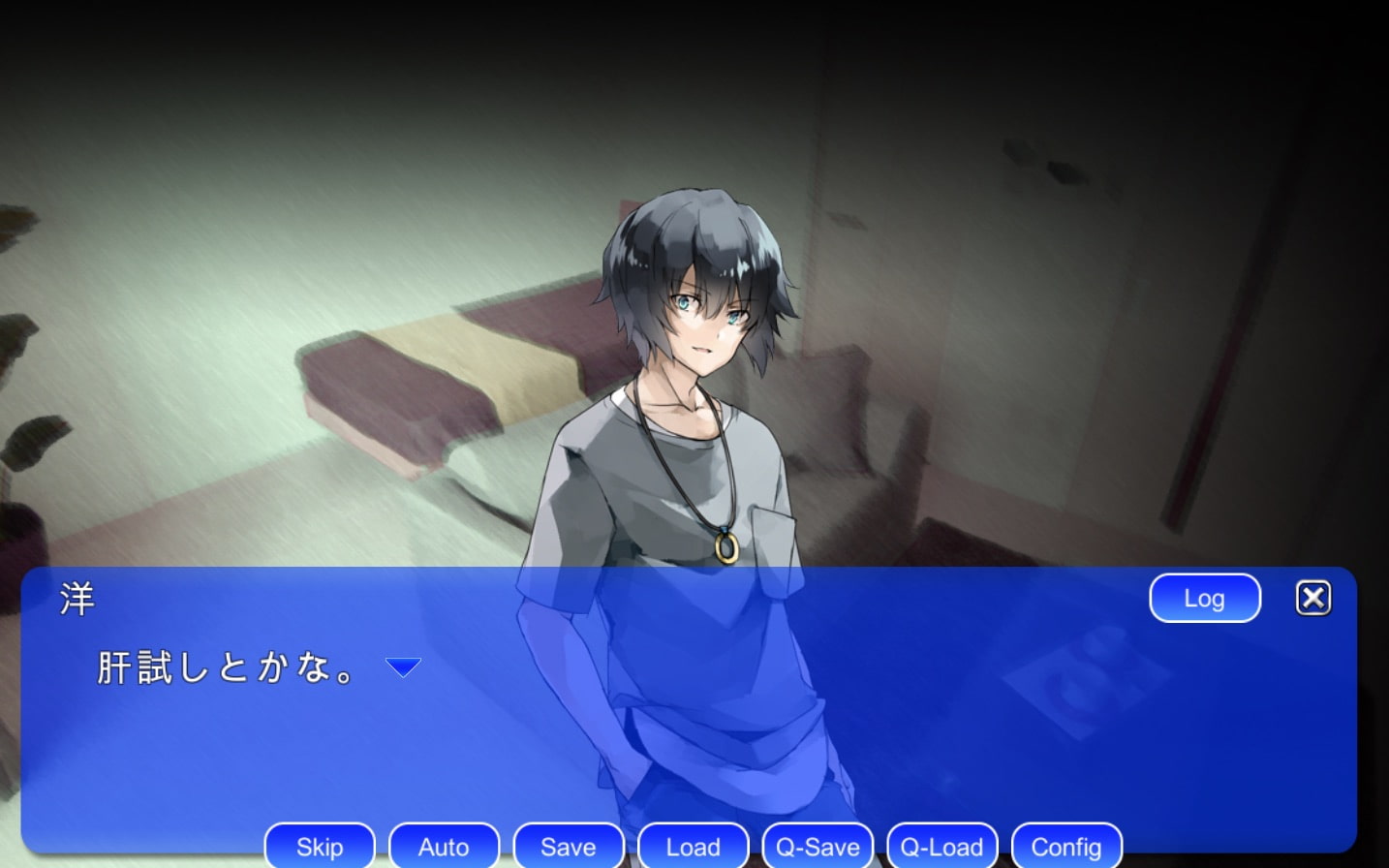
Task: Activate Skip mode
Action: point(320,847)
